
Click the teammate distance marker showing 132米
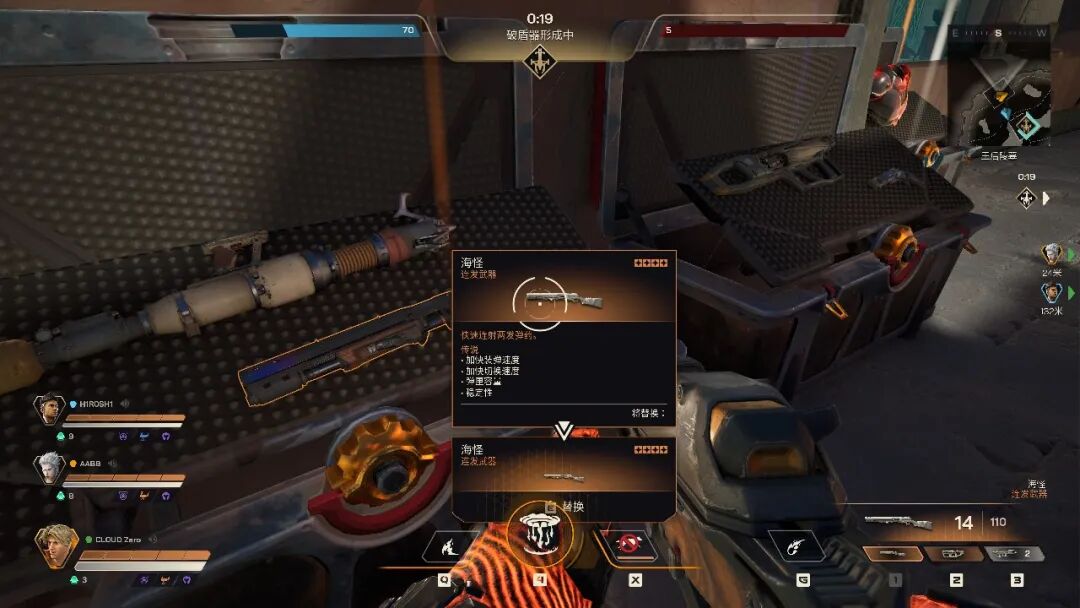[1051, 294]
